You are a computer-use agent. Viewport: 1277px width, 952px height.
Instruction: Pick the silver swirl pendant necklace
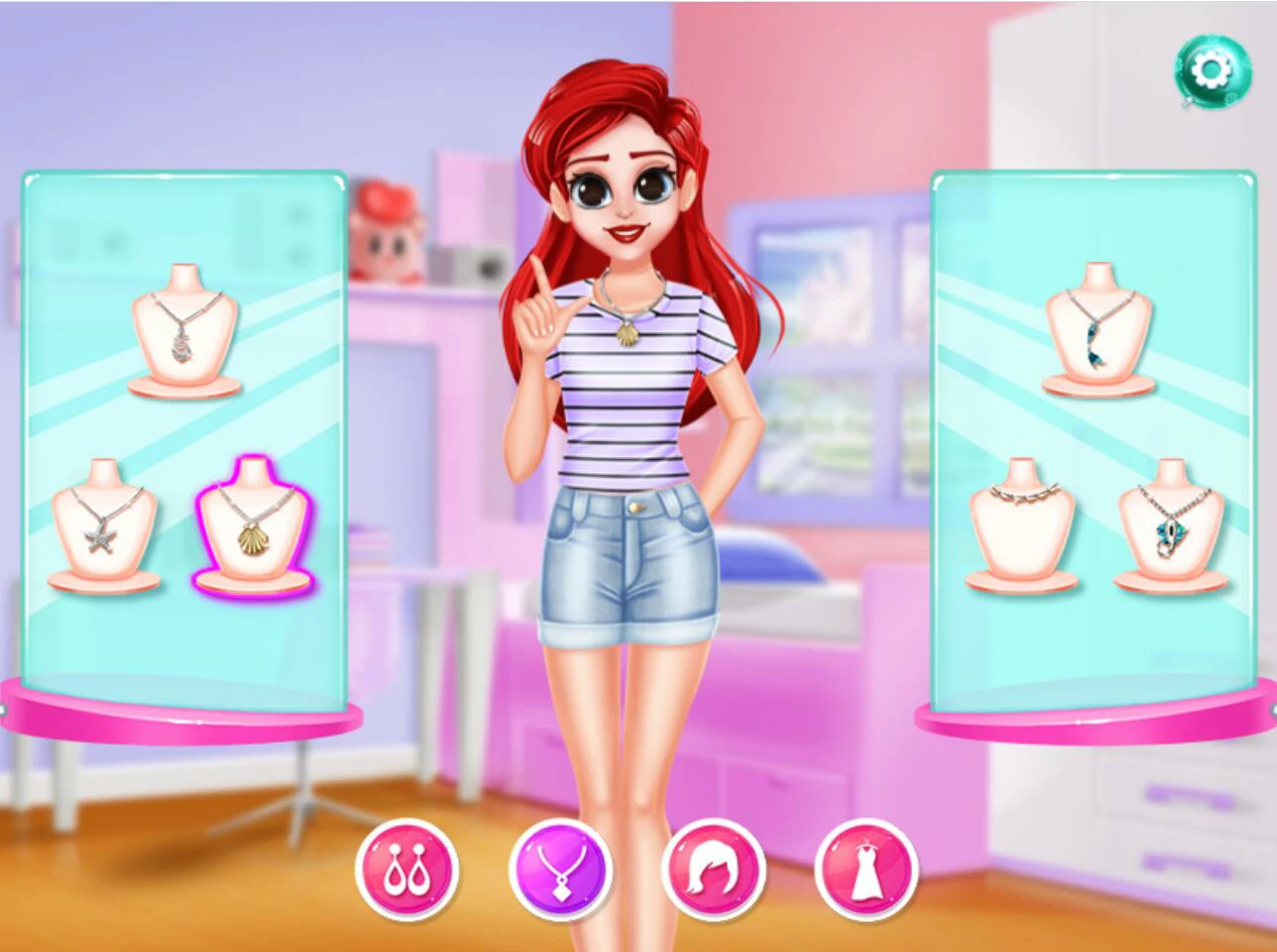click(x=184, y=330)
